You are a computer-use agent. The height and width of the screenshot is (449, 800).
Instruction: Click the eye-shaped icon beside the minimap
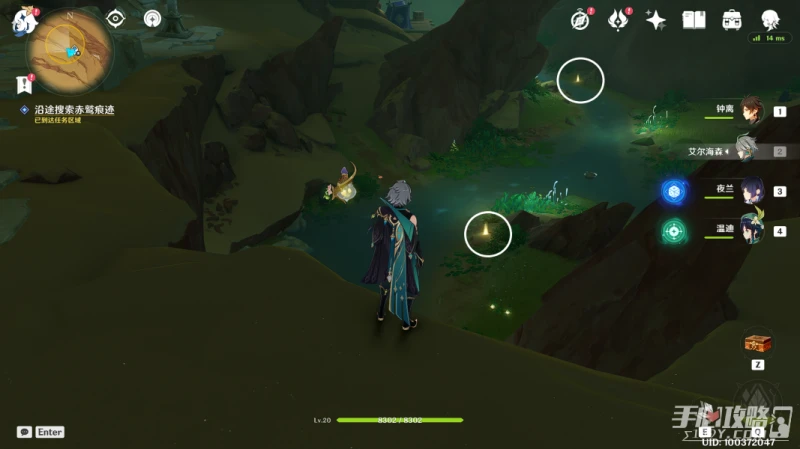(117, 18)
